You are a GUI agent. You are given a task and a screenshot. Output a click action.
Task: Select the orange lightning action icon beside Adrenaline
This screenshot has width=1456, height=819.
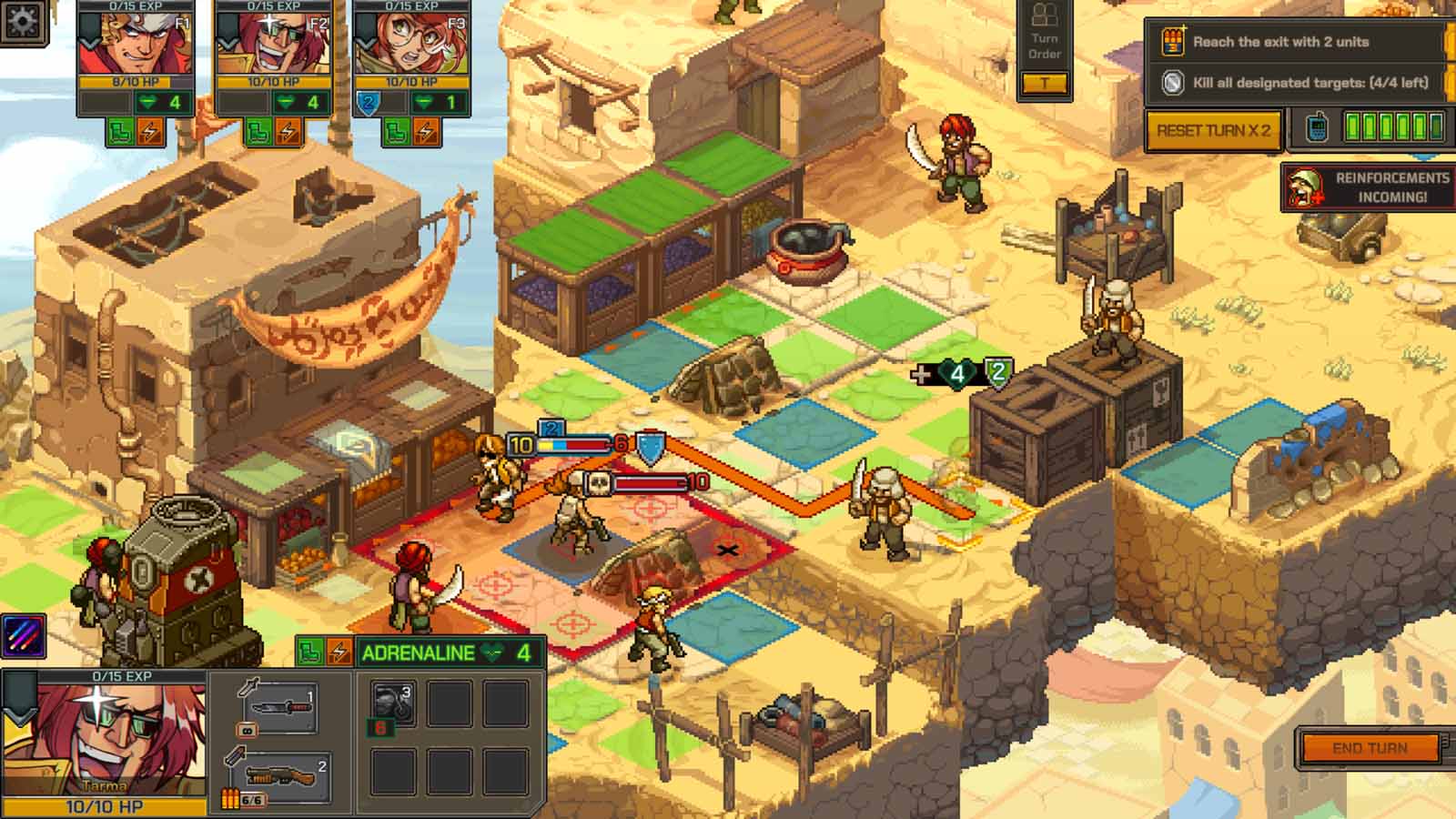coord(339,652)
